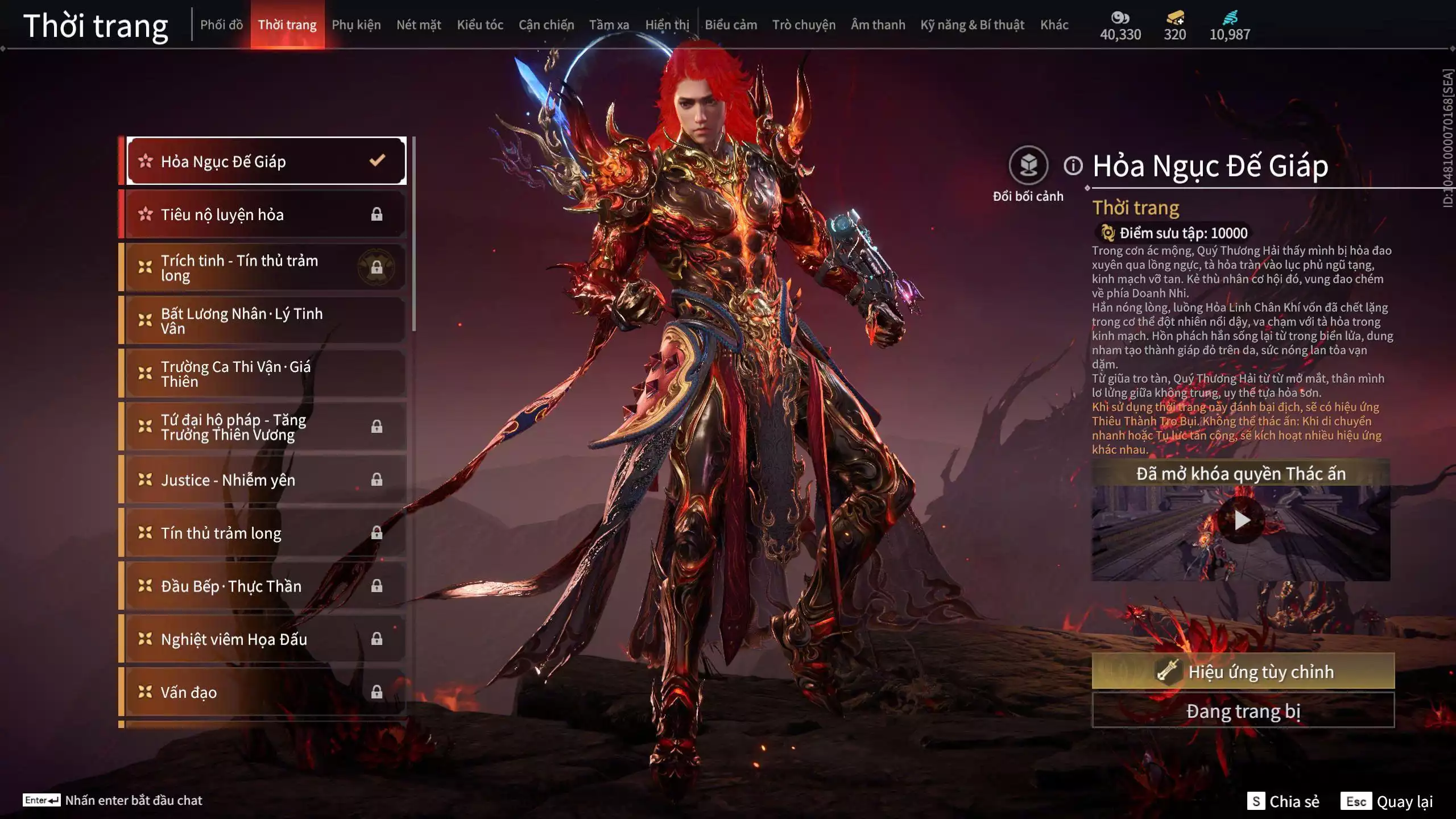Switch to the Phối đồ tab
Viewport: 1456px width, 819px height.
tap(221, 25)
